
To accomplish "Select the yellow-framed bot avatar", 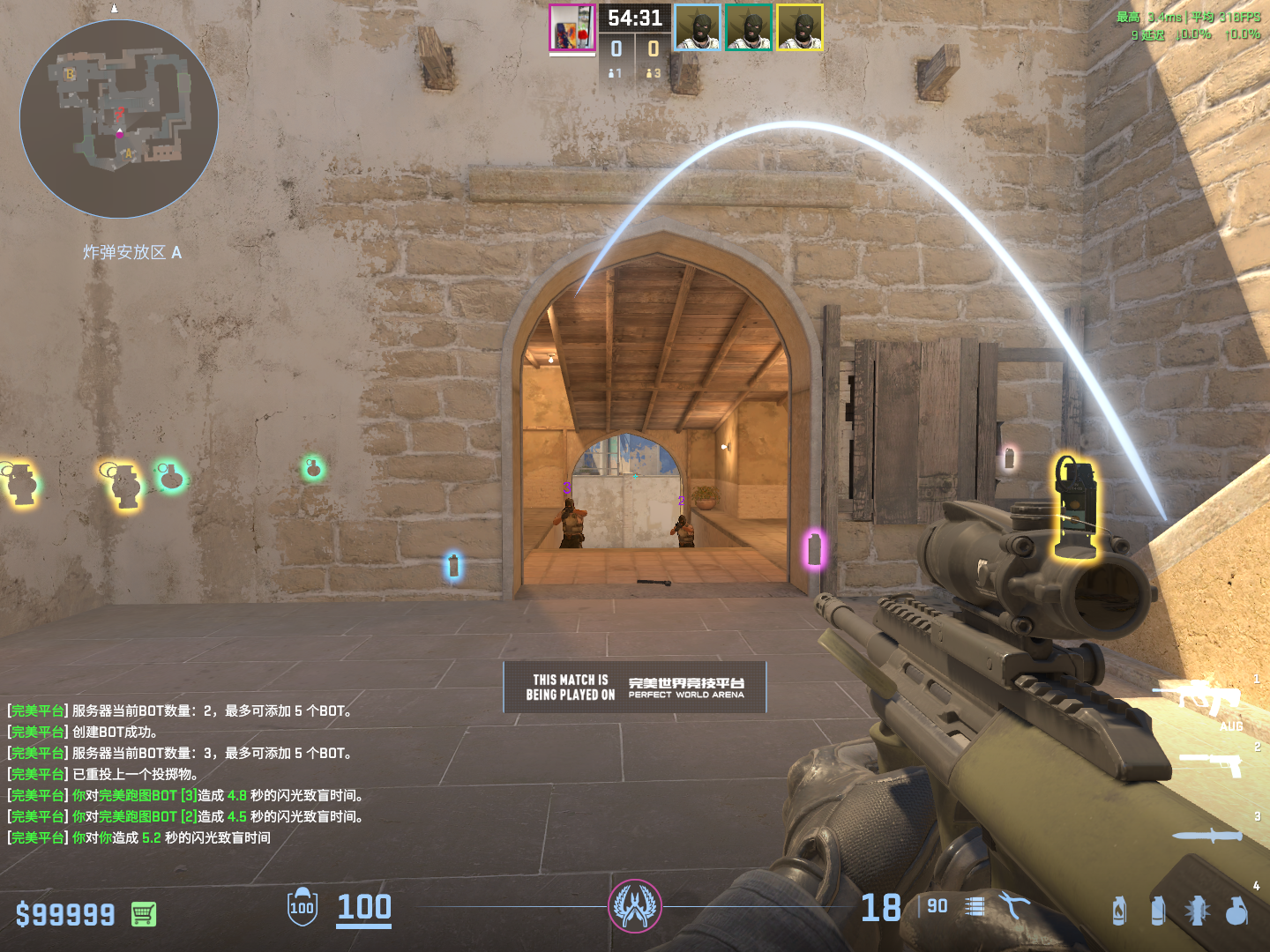I will pyautogui.click(x=799, y=27).
